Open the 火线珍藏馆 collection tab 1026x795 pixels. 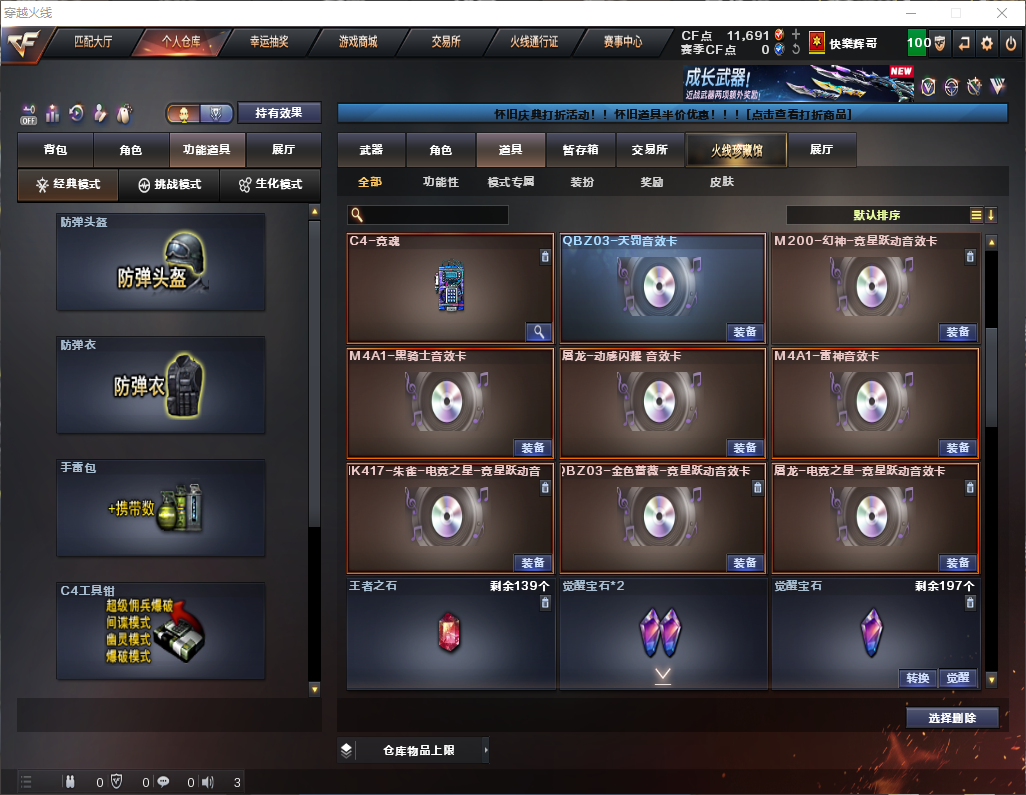point(736,150)
